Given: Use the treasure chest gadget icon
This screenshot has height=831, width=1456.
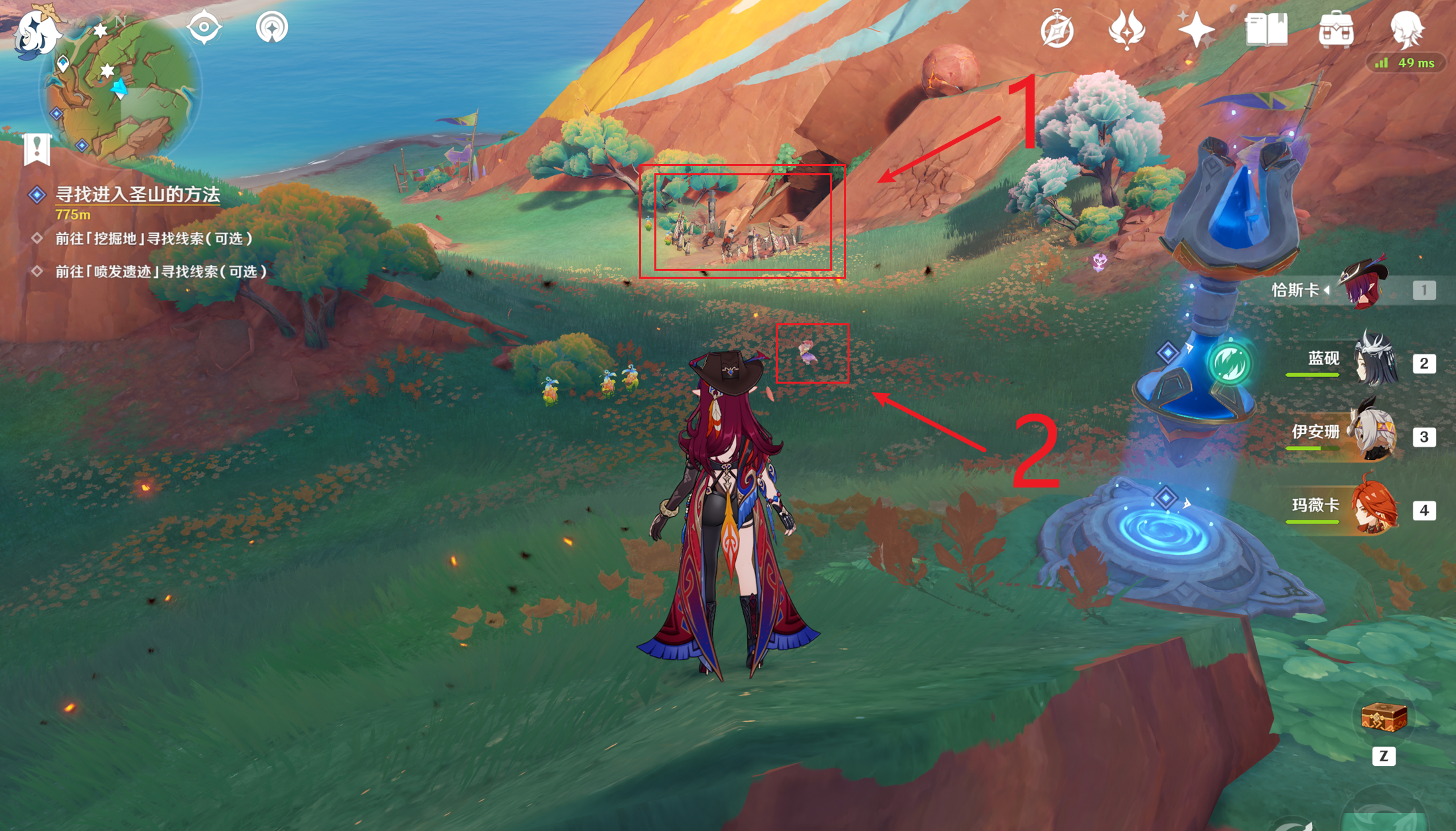Looking at the screenshot, I should pos(1384,718).
